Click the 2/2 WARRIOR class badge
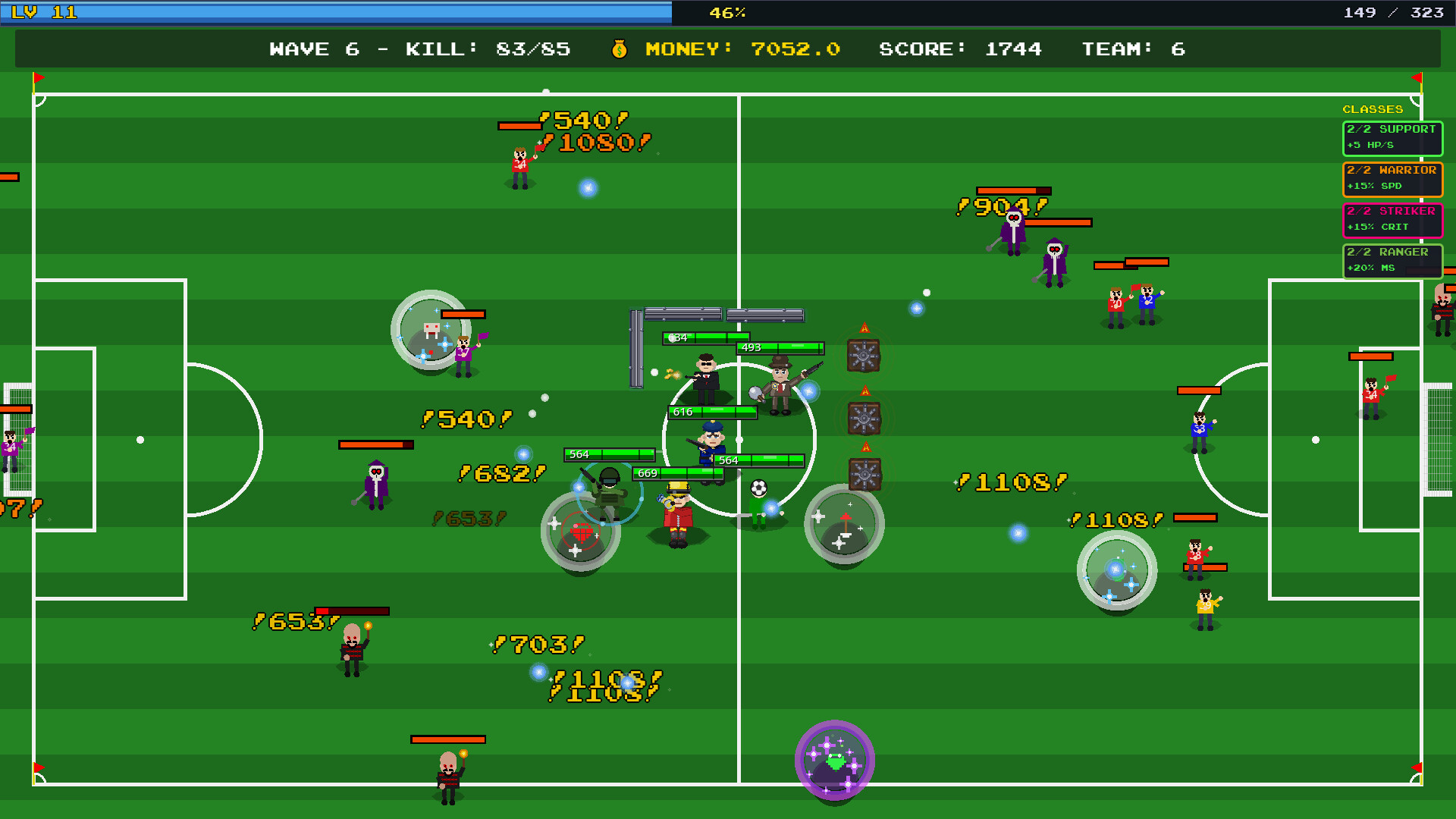Screen dimensions: 1456x819 [1392, 180]
